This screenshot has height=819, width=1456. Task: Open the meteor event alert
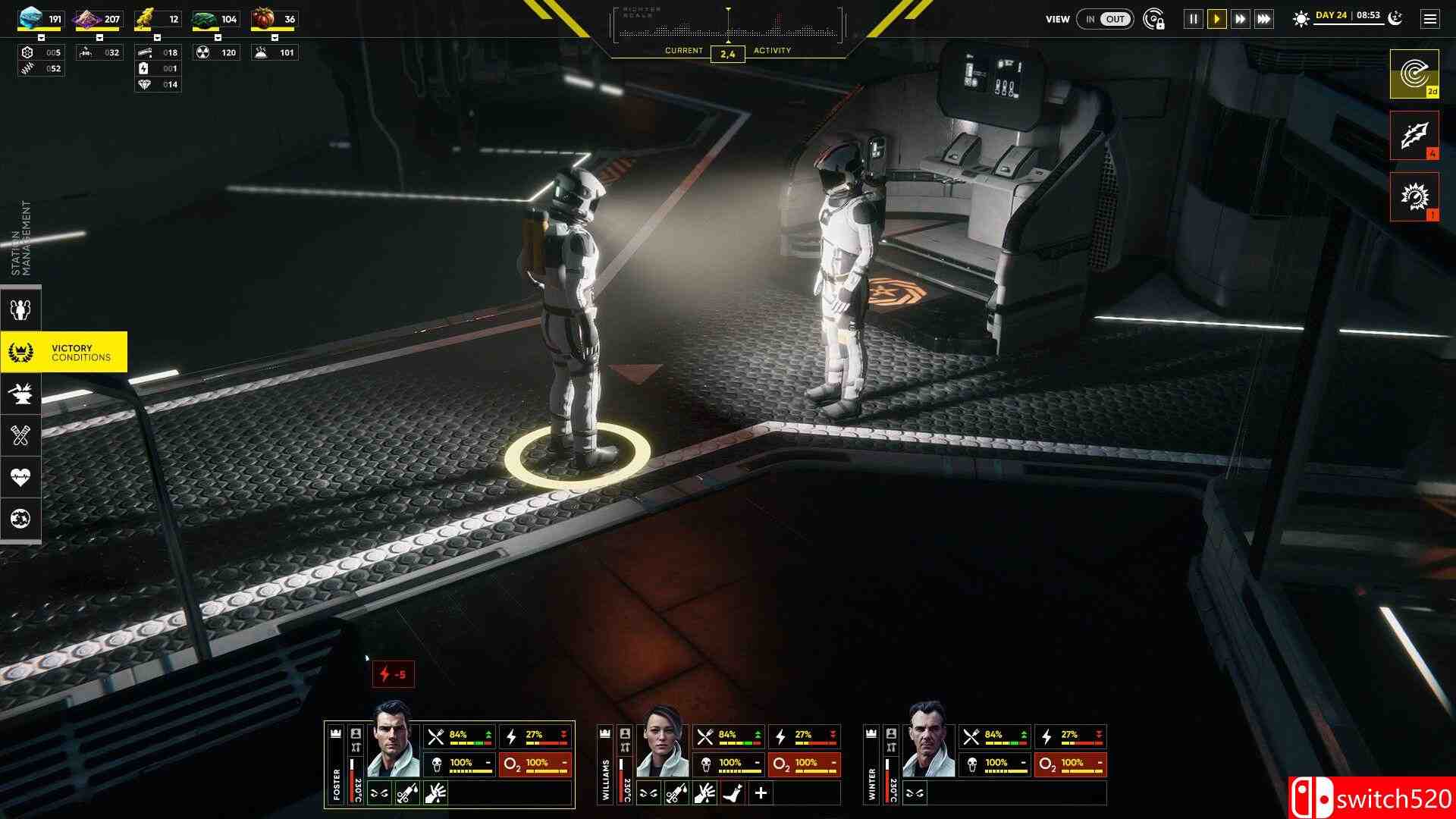click(x=1414, y=136)
